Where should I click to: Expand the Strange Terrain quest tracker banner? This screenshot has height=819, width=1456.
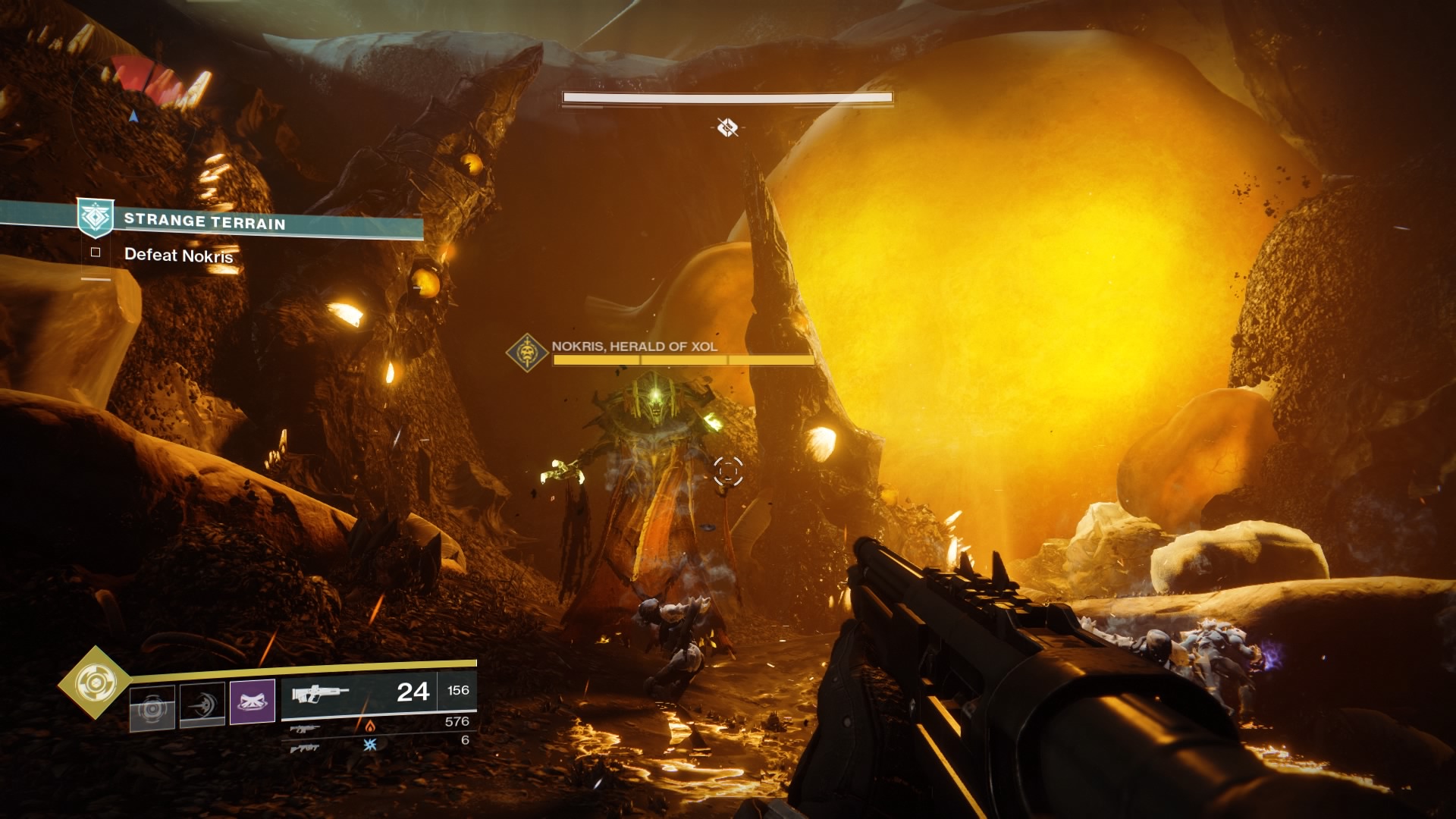250,222
